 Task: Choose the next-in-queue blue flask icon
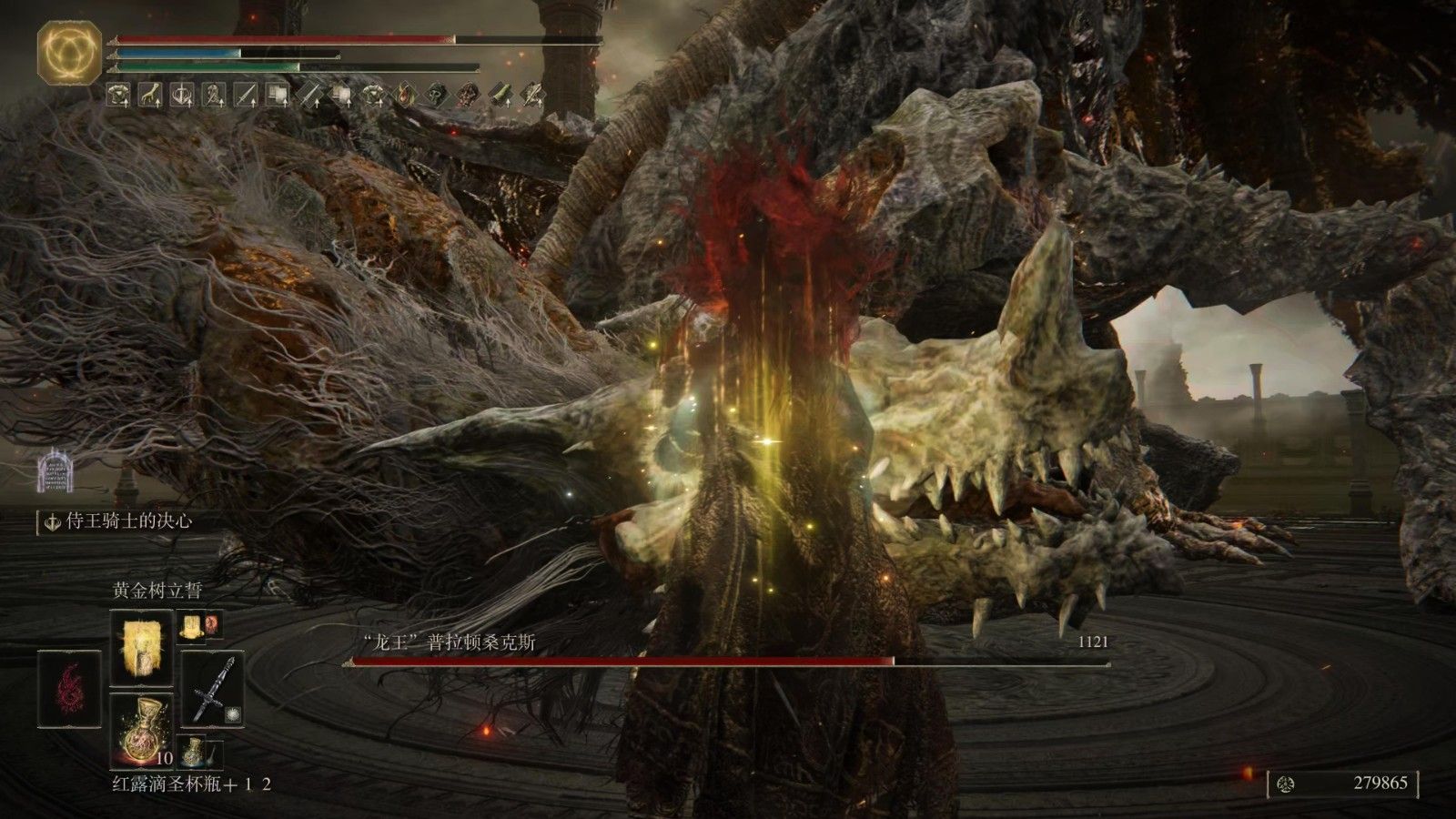192,752
